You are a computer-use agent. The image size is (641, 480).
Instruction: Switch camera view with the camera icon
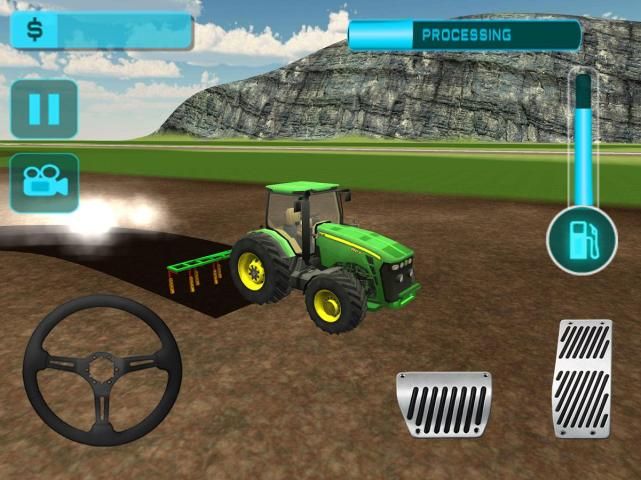[44, 182]
